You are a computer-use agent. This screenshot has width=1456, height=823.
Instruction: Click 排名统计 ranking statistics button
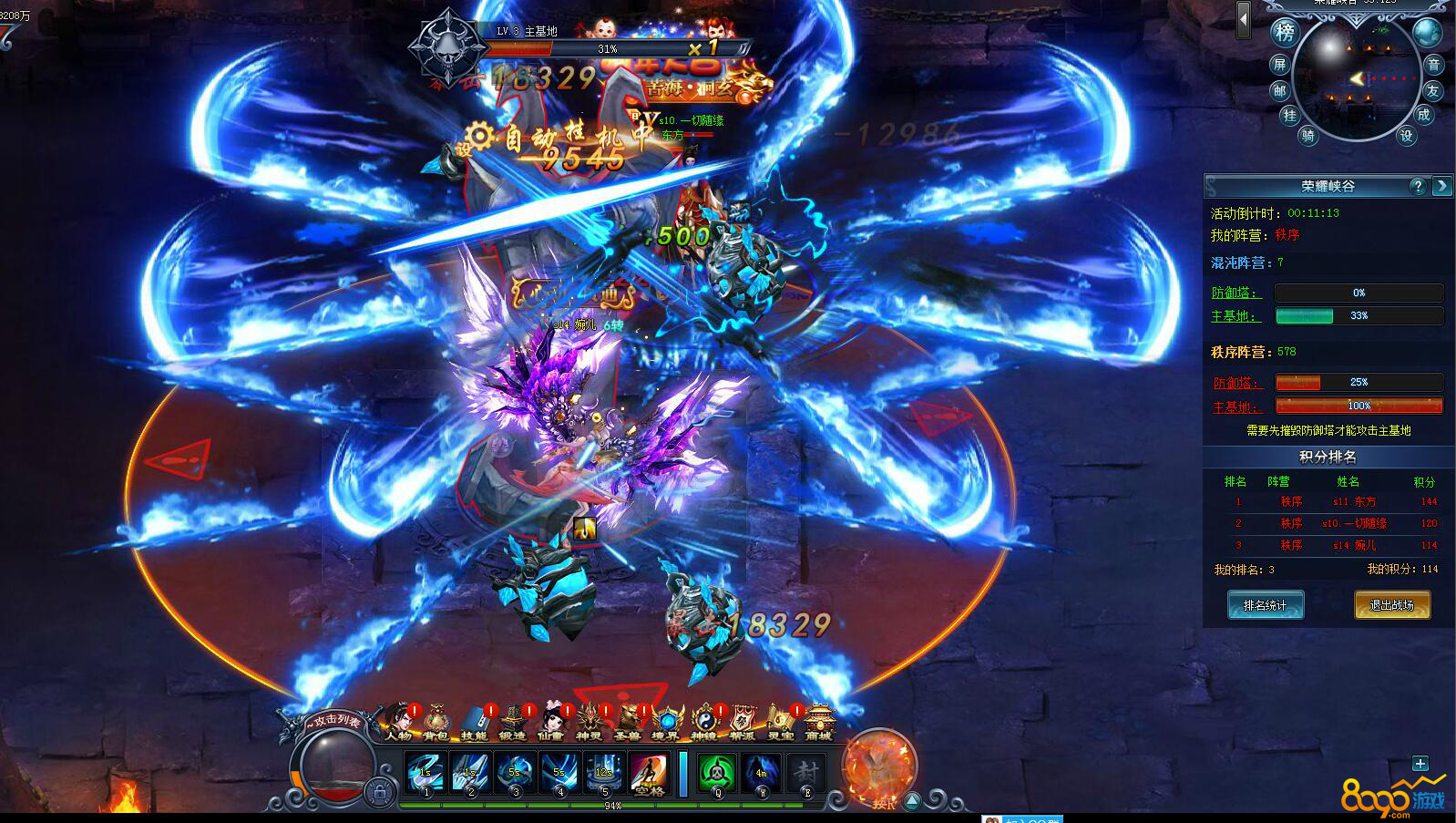pyautogui.click(x=1266, y=605)
